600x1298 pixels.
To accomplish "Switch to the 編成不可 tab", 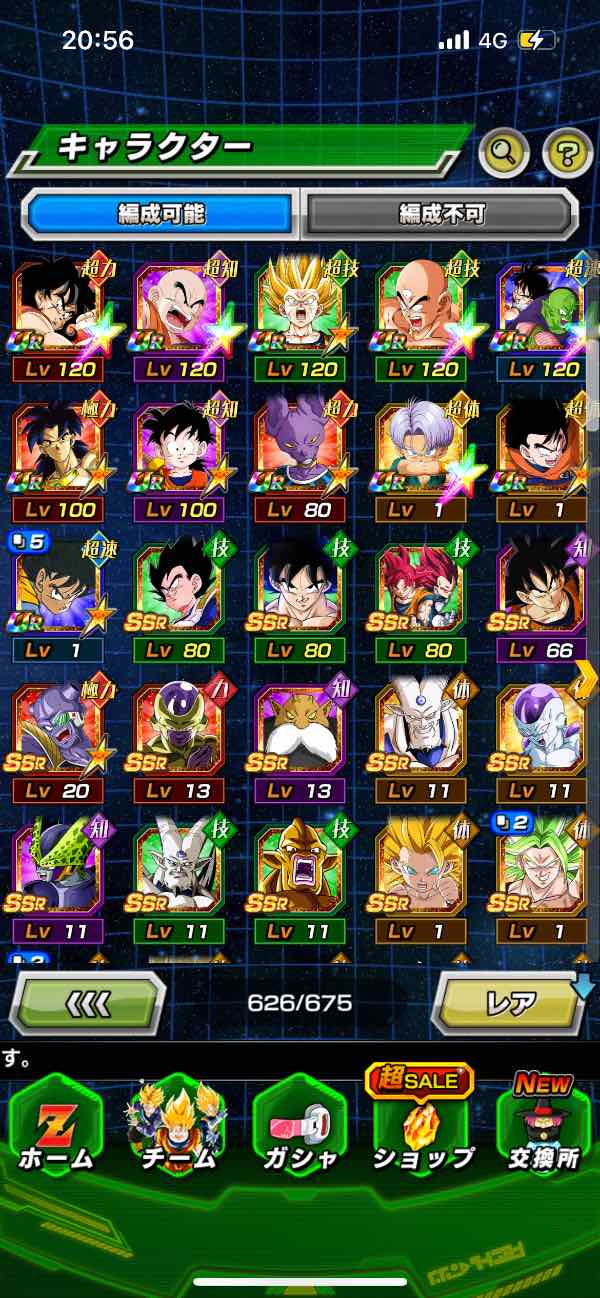I will (x=441, y=213).
